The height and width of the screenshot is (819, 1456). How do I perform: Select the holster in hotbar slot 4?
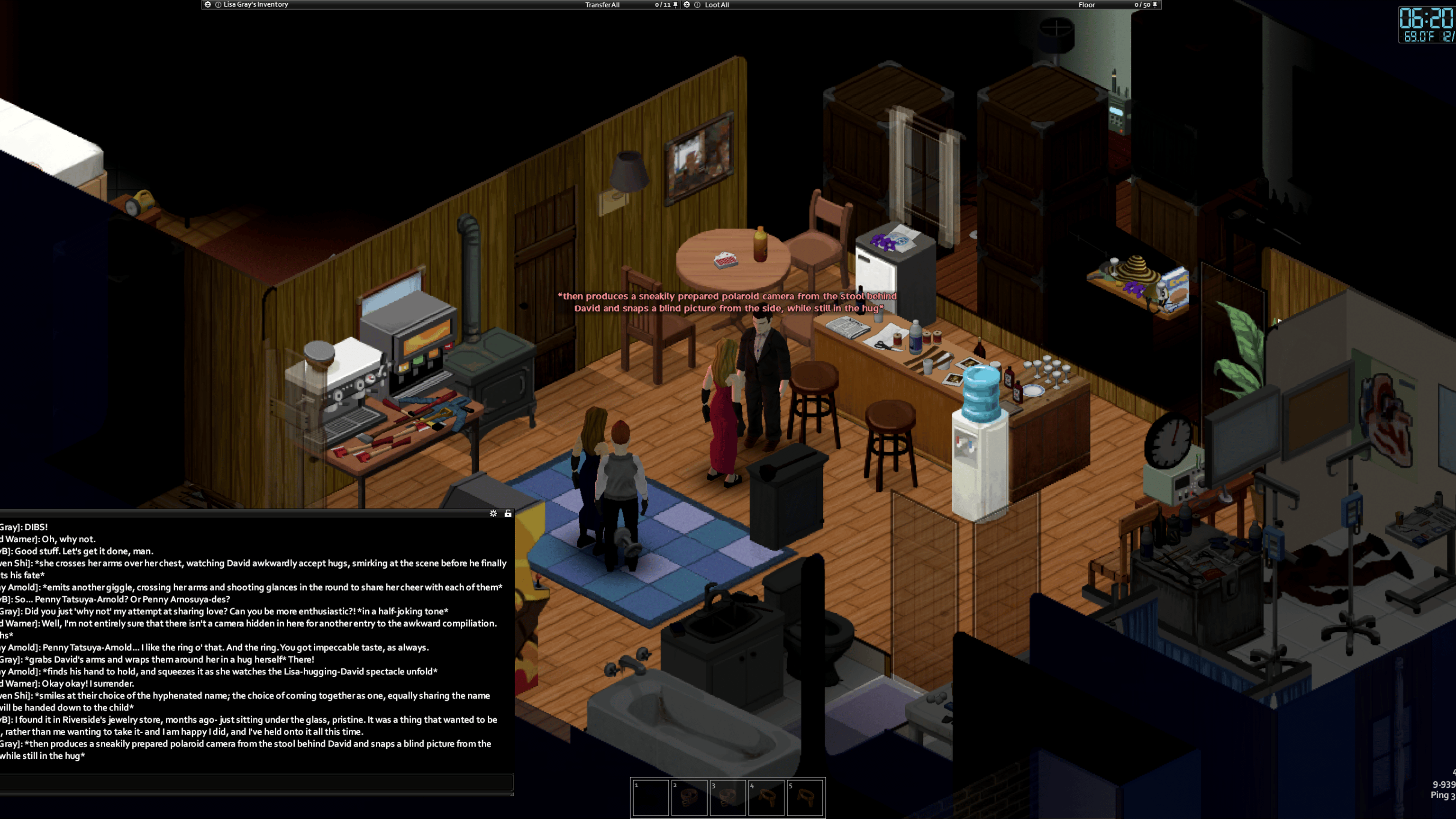click(x=766, y=798)
